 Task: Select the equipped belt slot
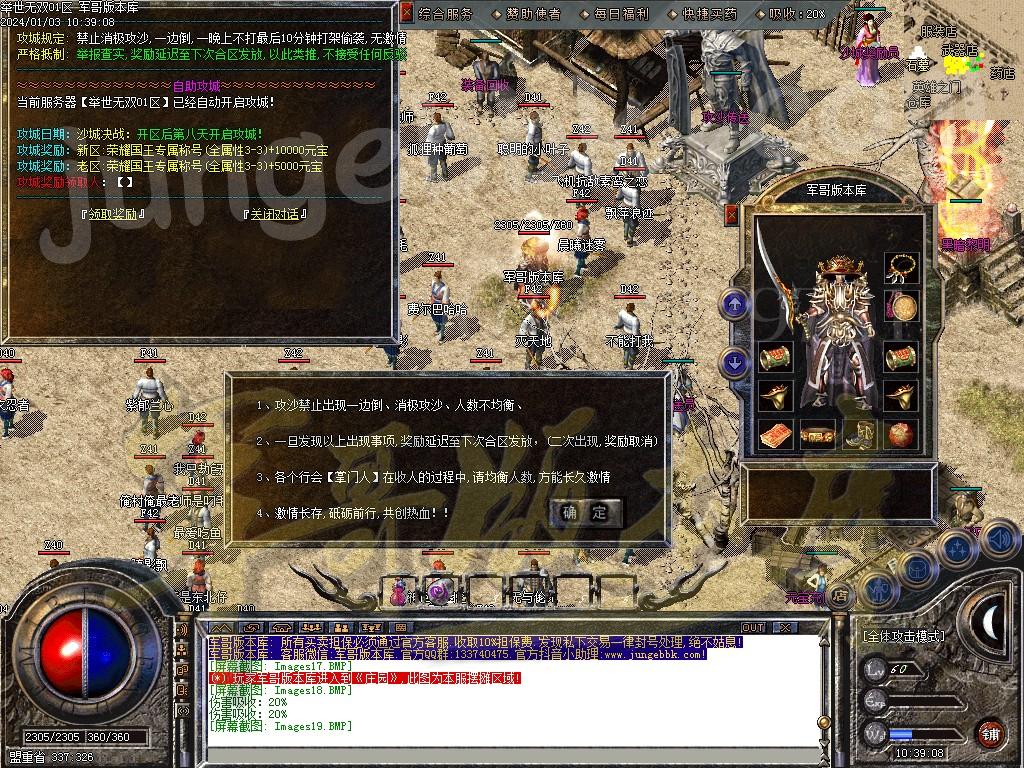click(x=818, y=435)
